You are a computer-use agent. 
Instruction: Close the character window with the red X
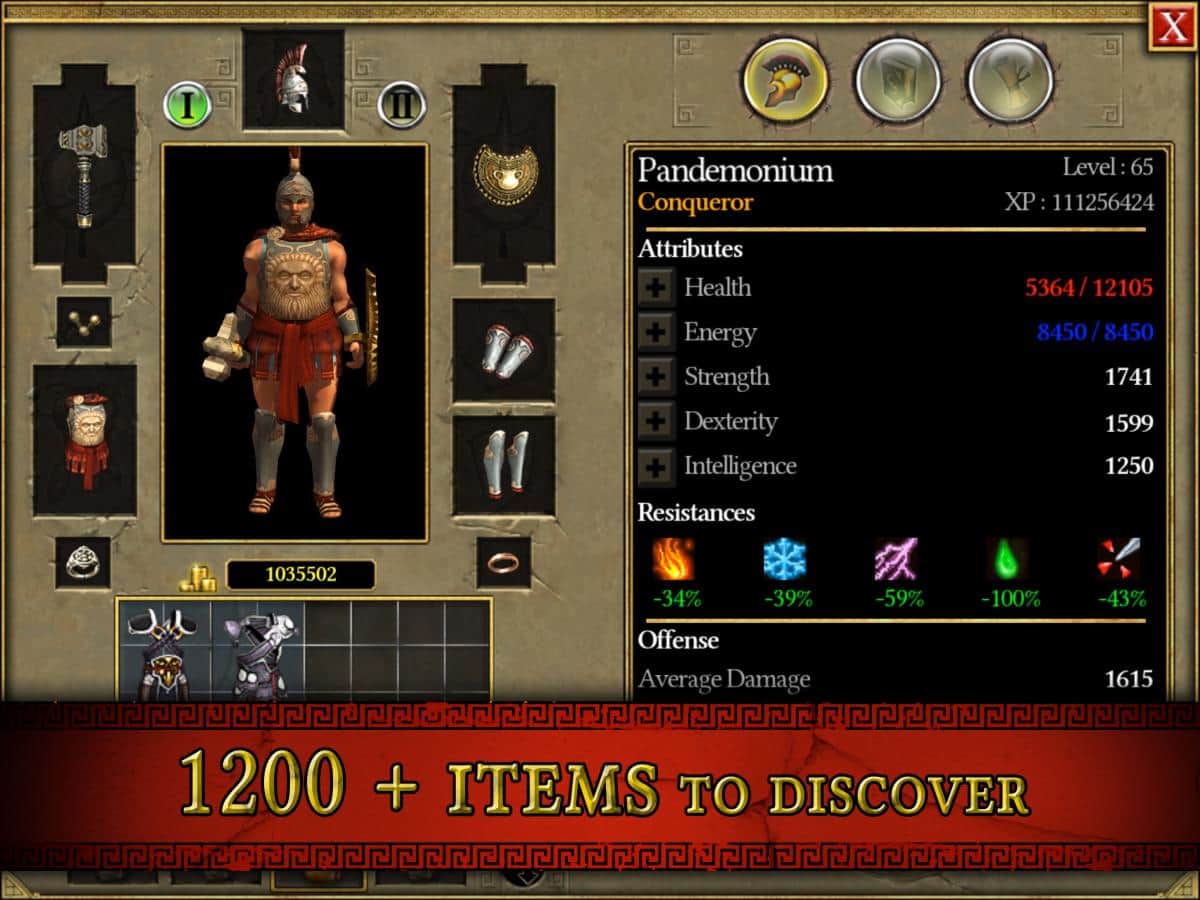pos(1172,28)
